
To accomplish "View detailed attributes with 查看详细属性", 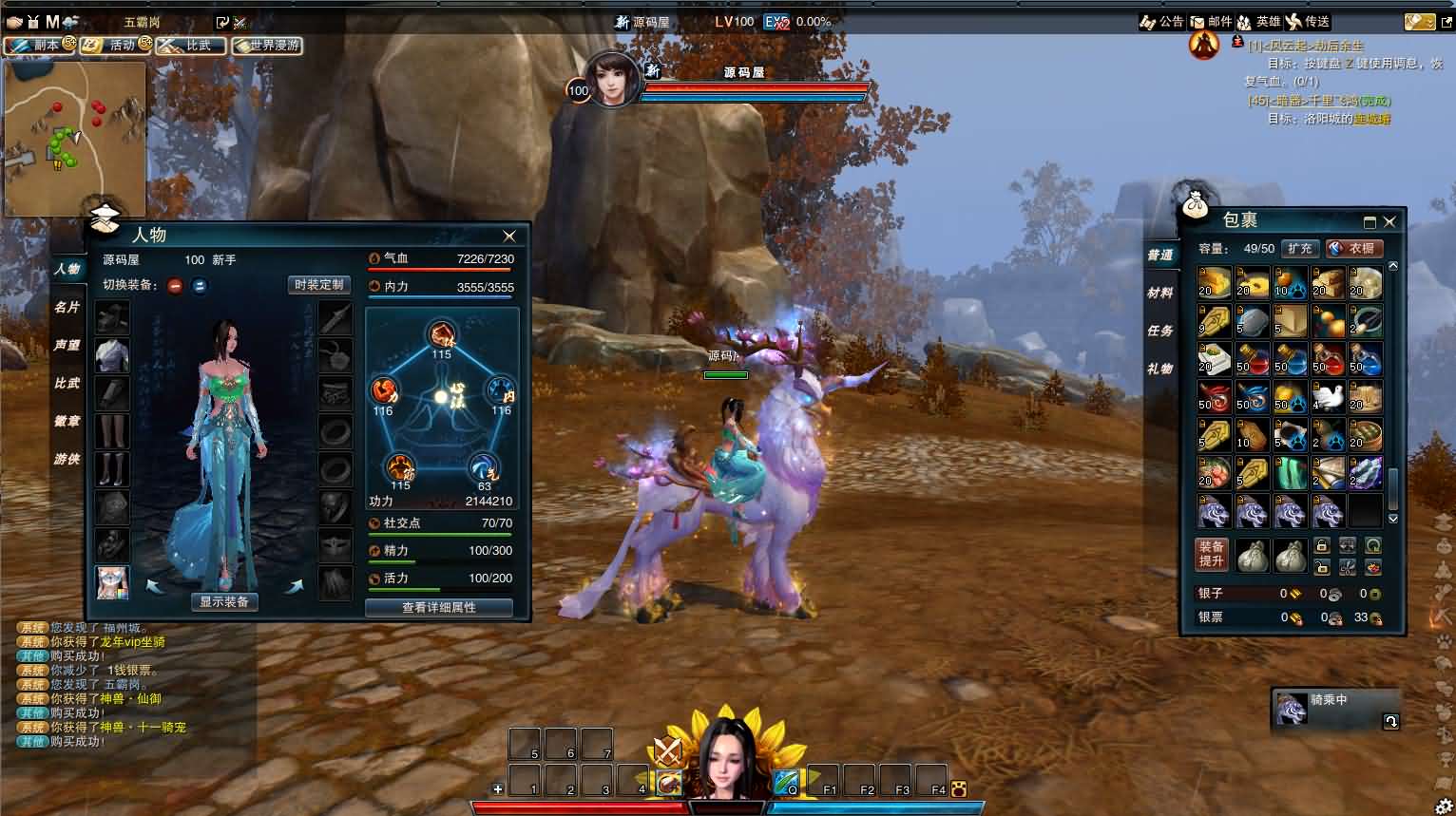I will [x=438, y=607].
